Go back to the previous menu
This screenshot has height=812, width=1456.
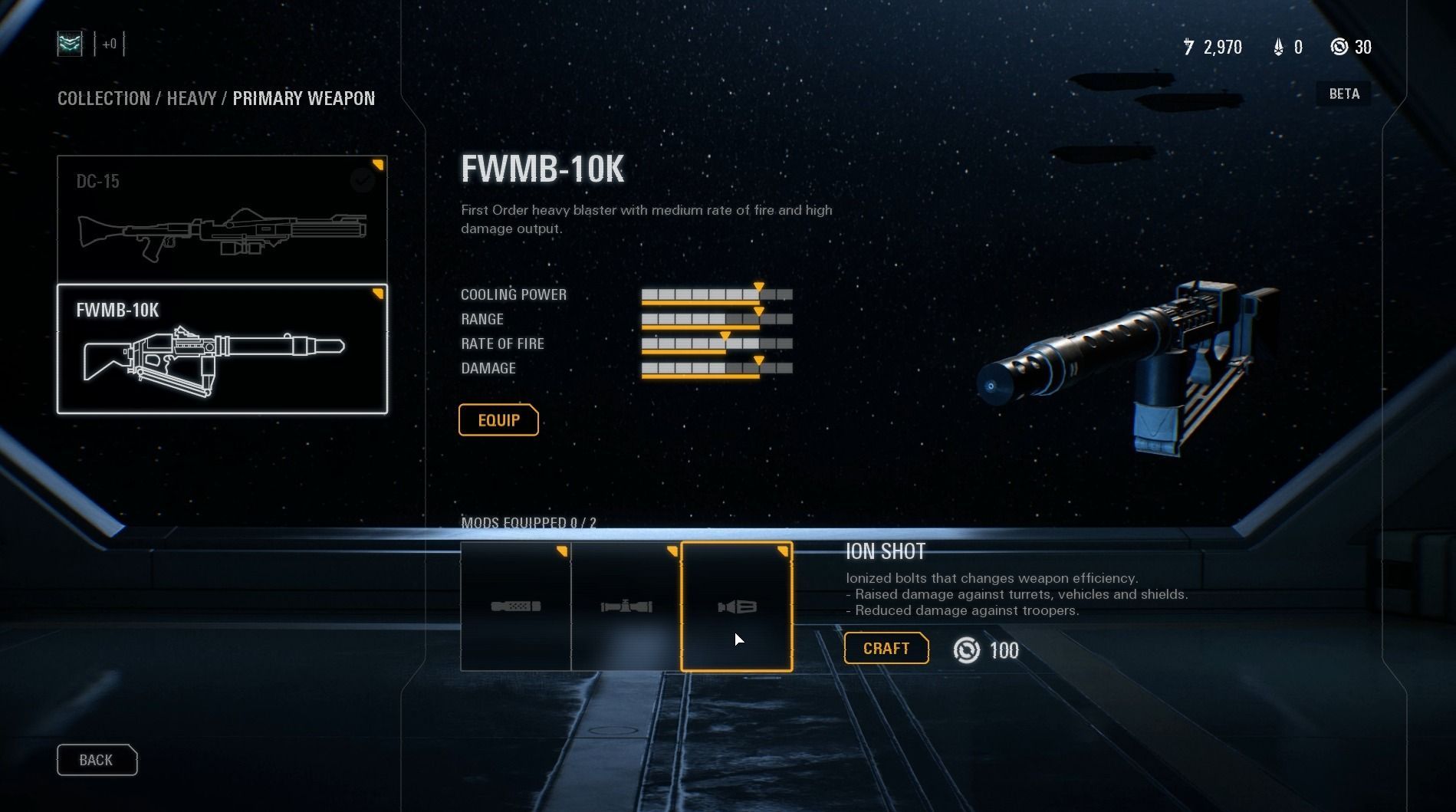click(97, 760)
